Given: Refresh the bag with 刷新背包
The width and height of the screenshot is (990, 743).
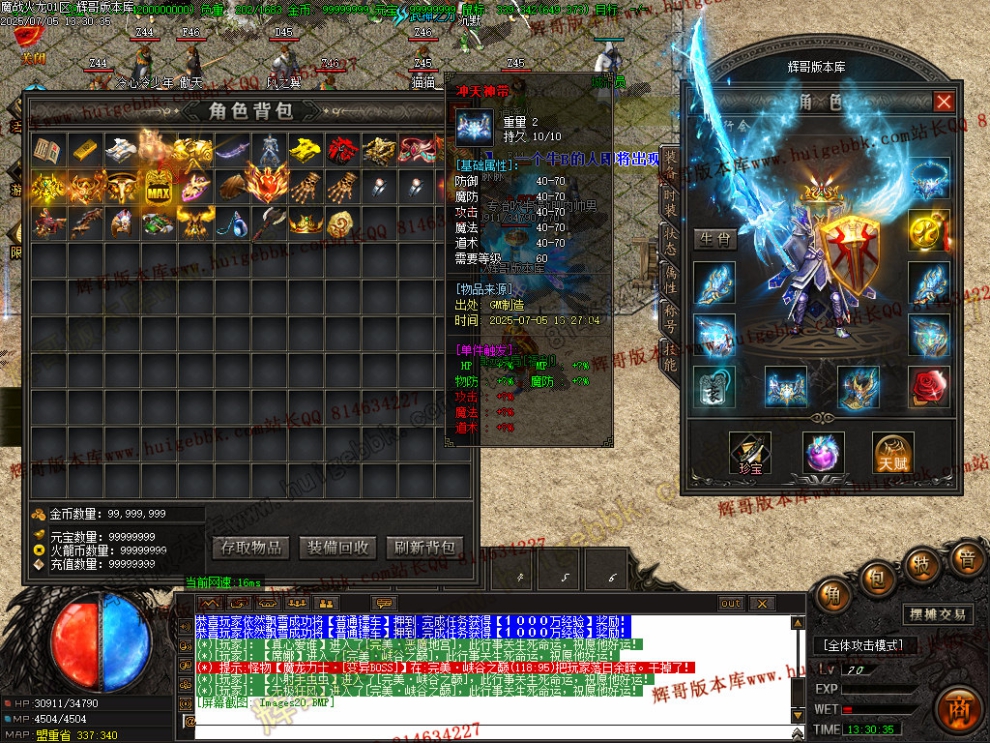Looking at the screenshot, I should point(425,548).
